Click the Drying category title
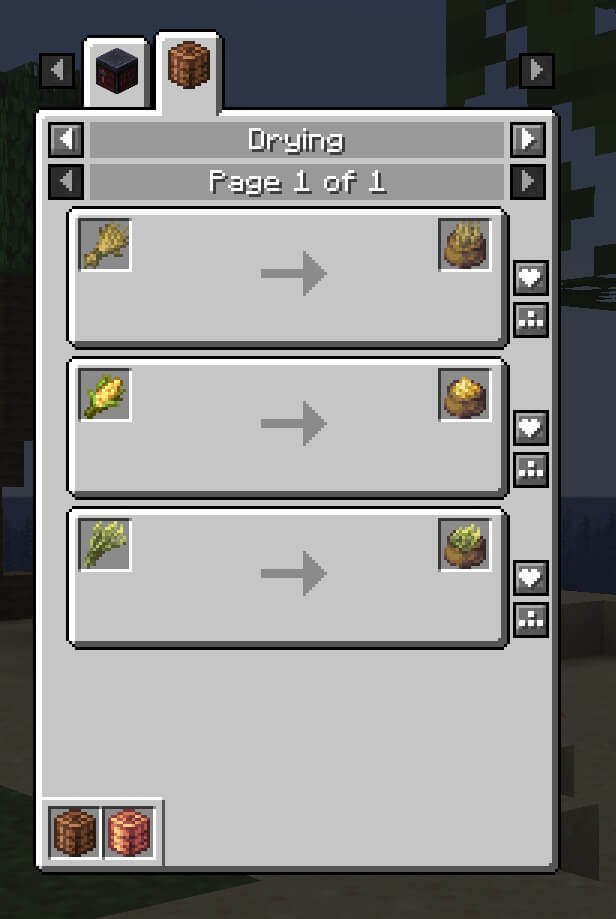 point(296,139)
